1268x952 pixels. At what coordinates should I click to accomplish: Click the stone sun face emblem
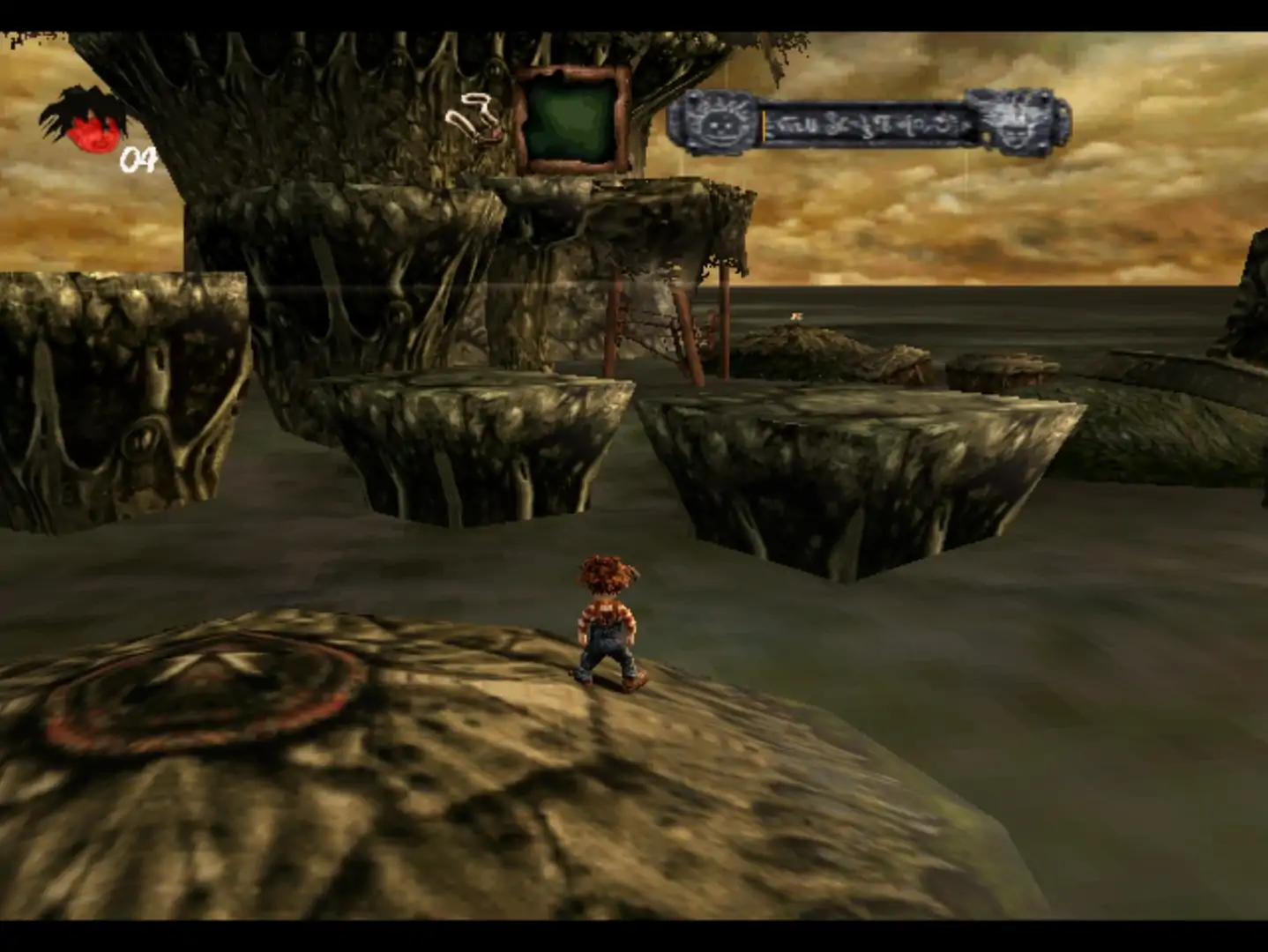(x=714, y=123)
